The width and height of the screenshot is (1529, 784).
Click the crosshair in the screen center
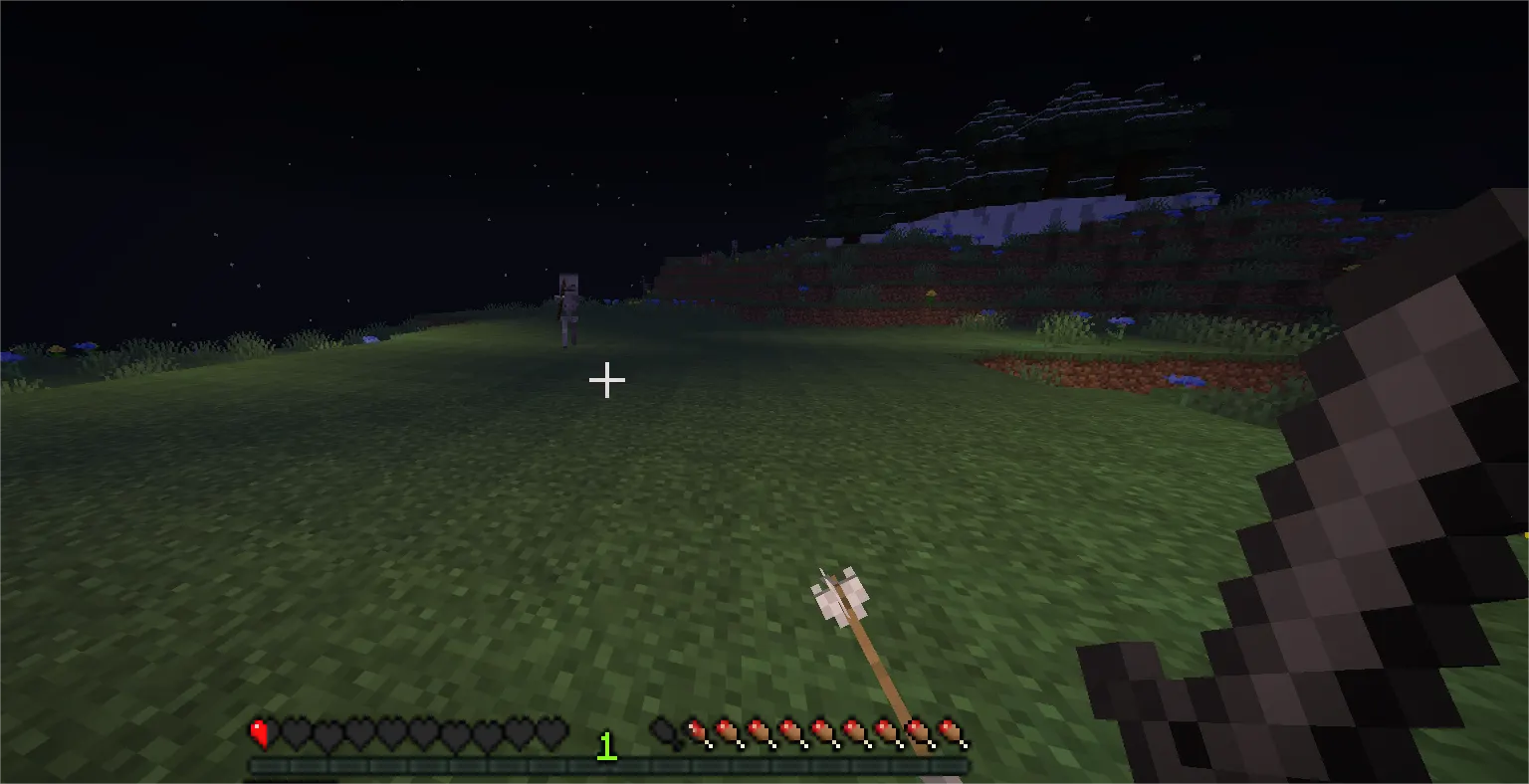[606, 380]
